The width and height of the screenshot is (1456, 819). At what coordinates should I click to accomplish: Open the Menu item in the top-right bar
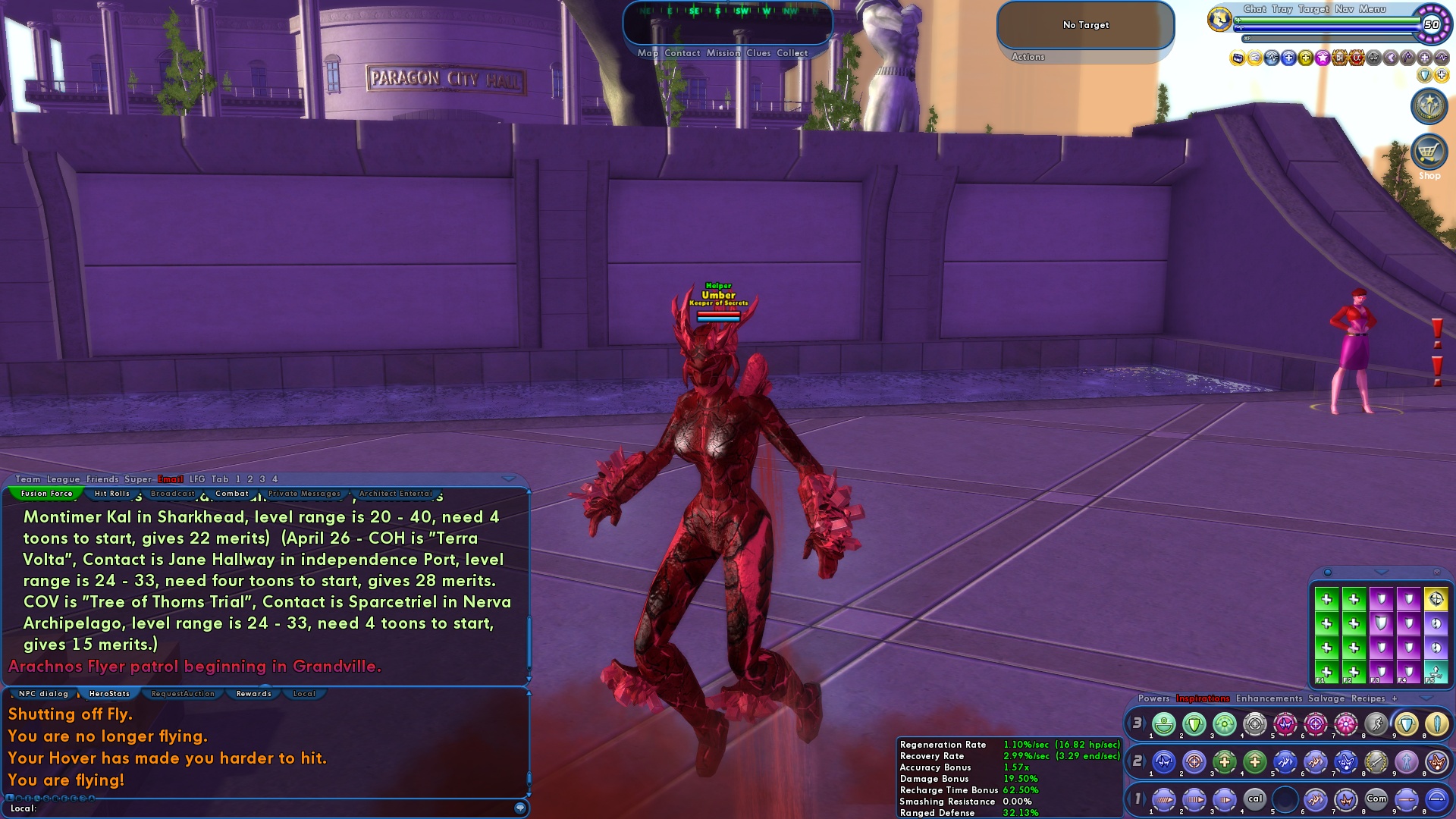[1371, 9]
